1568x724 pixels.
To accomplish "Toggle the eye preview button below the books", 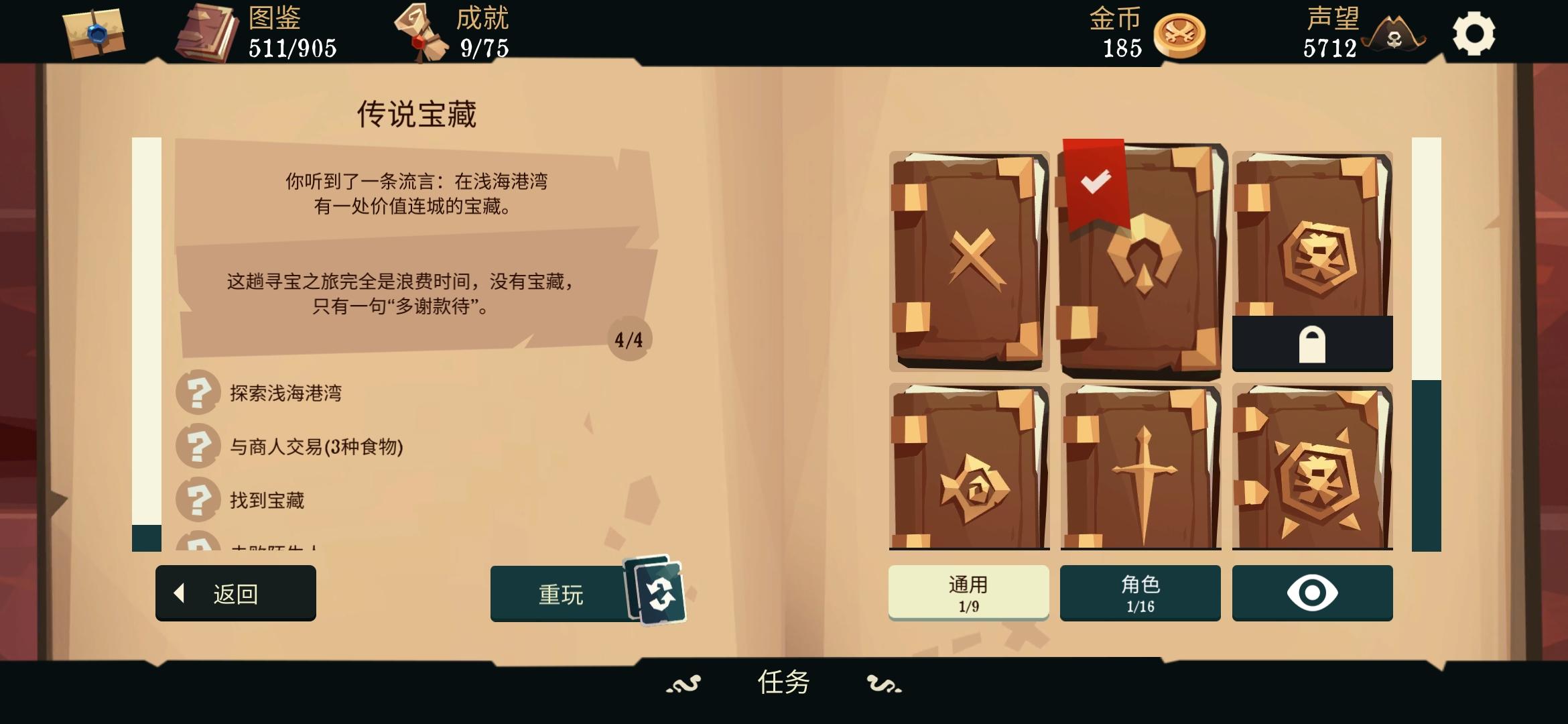I will pyautogui.click(x=1312, y=593).
